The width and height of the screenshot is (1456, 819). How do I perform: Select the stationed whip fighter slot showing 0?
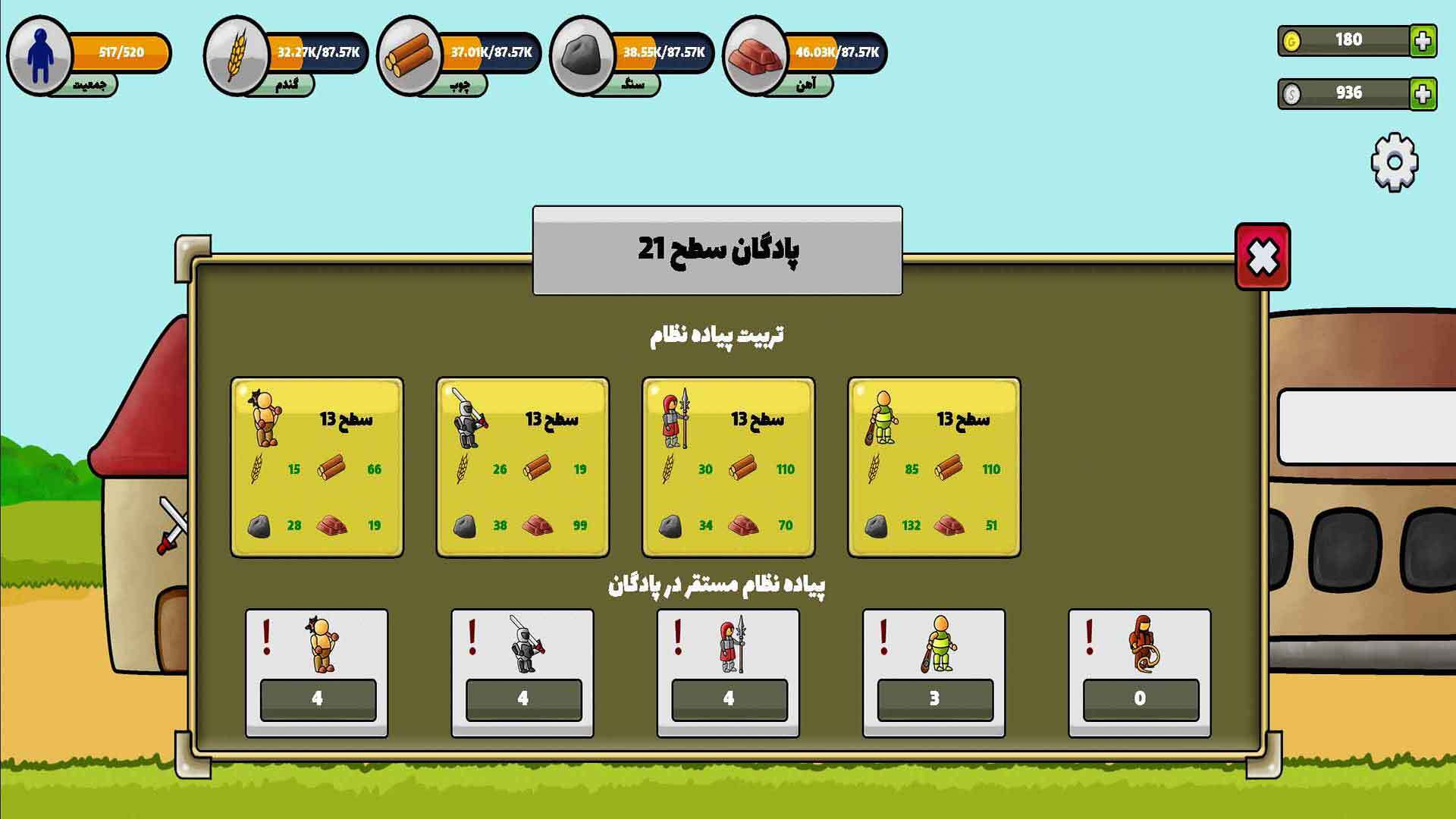click(1139, 673)
